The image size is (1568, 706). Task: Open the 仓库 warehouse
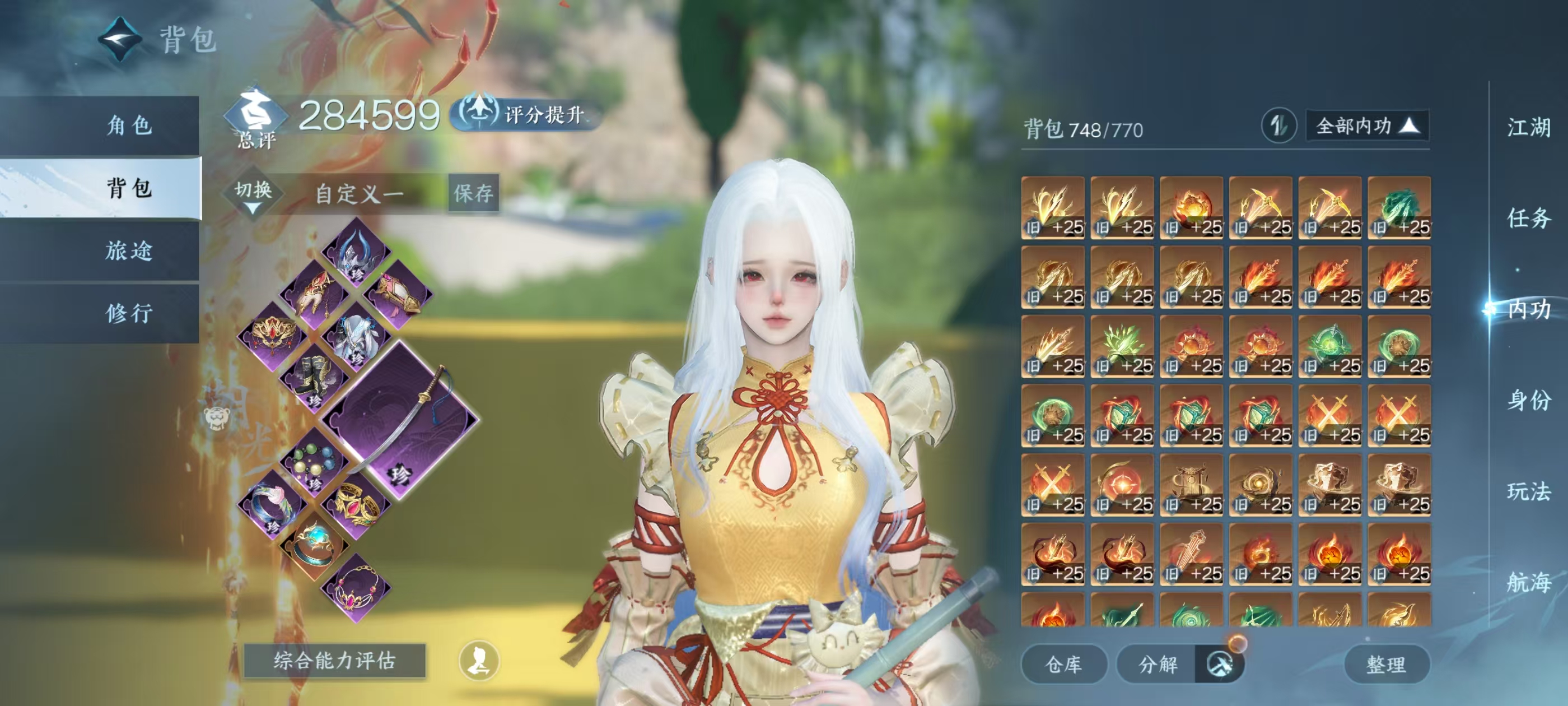(1063, 664)
